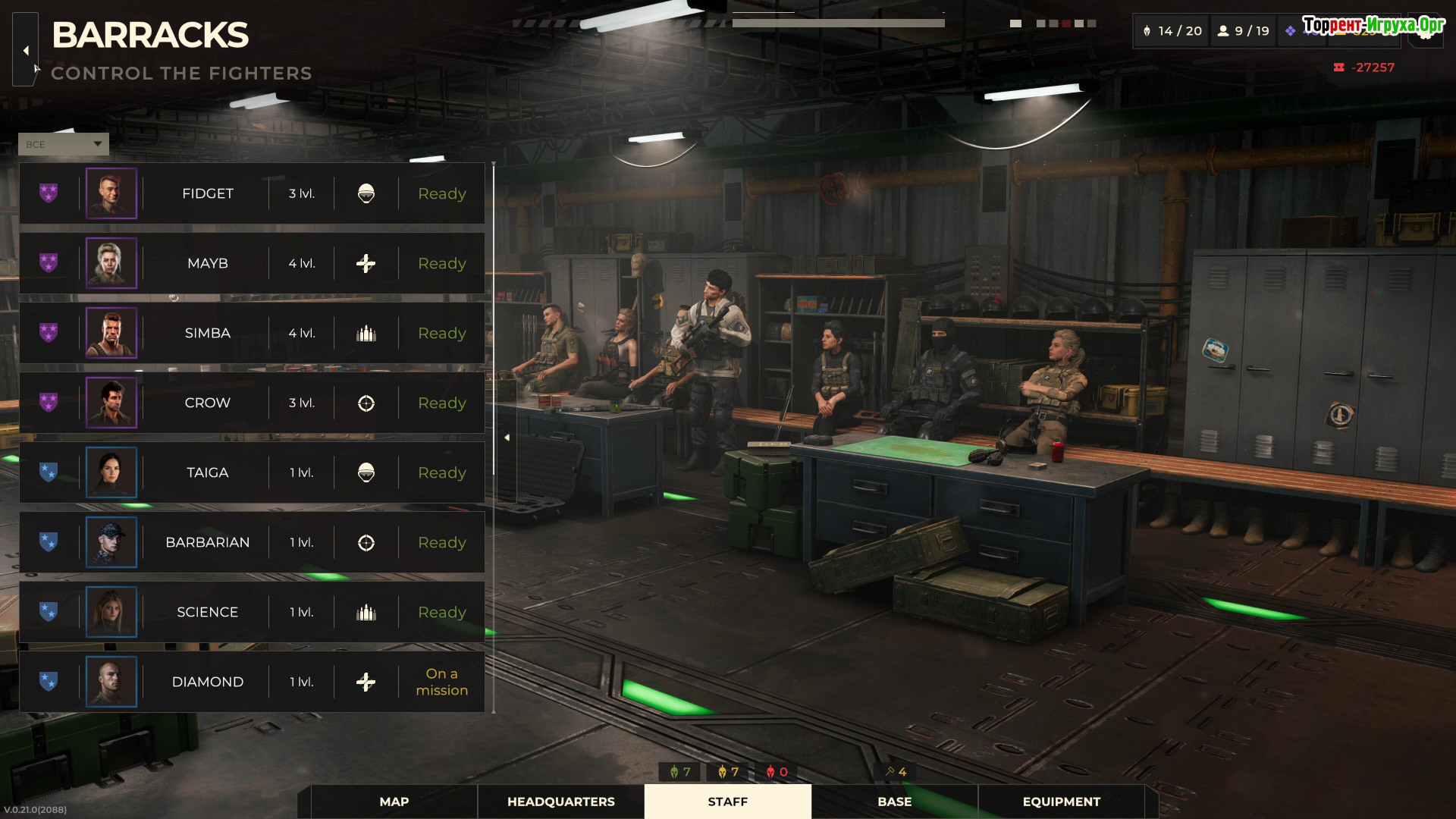This screenshot has width=1456, height=819.
Task: Click Fidget's portrait thumbnail
Action: click(x=111, y=193)
